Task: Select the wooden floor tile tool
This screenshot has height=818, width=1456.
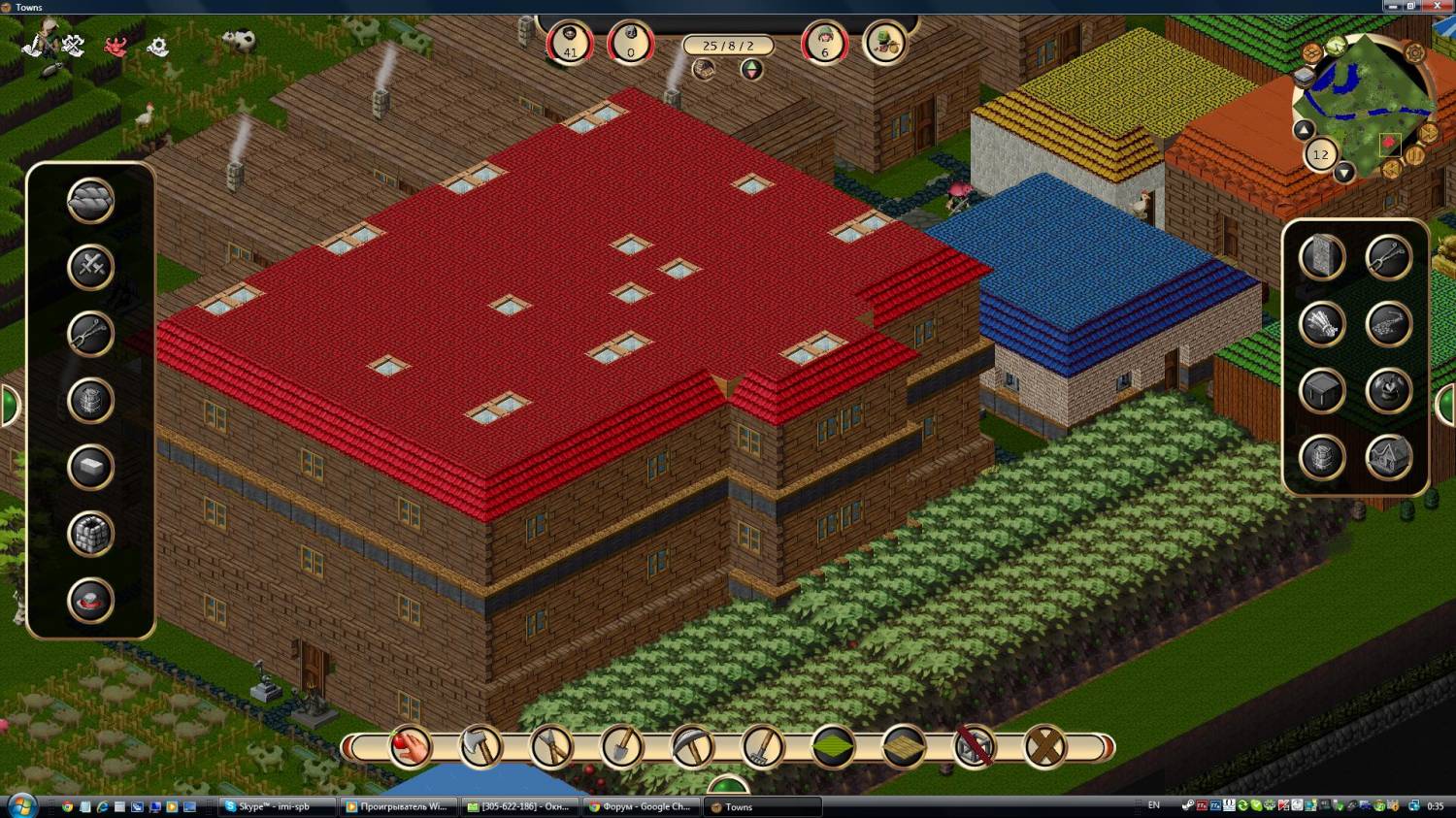Action: [904, 746]
